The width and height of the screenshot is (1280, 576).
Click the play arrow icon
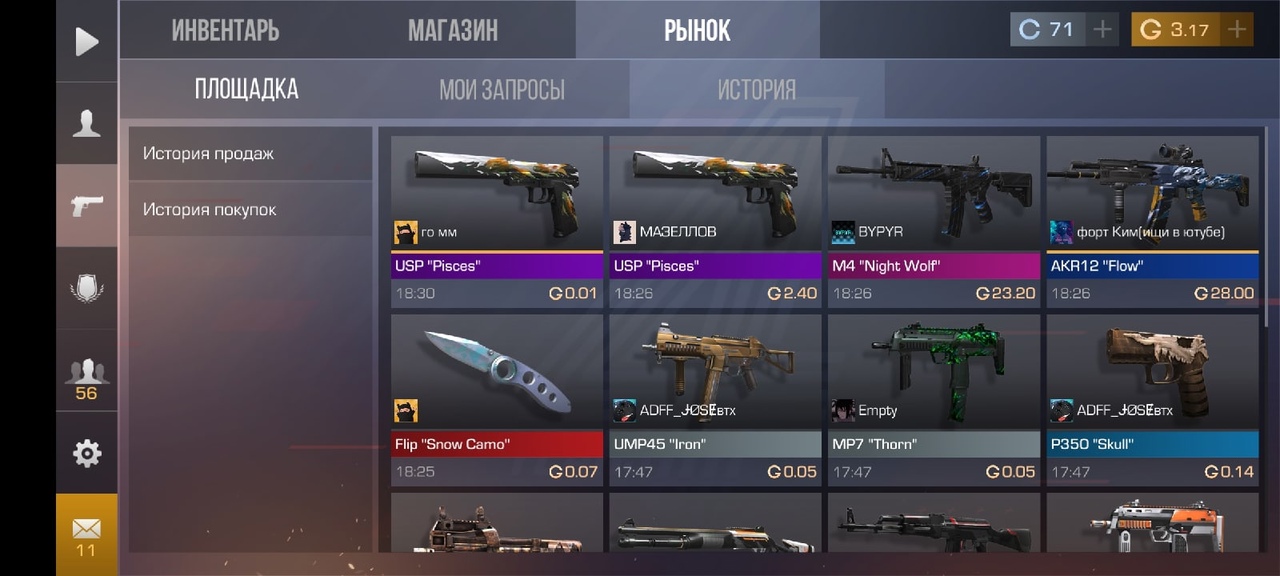tap(87, 41)
